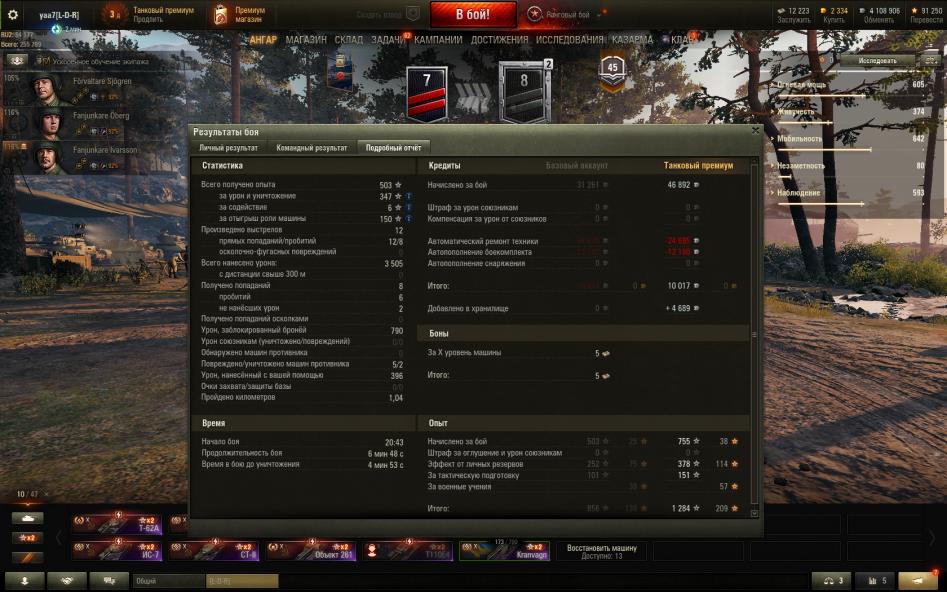947x592 pixels.
Task: Open the «ИССЛЕДОВАНИЯ» tech tree
Action: pos(570,40)
